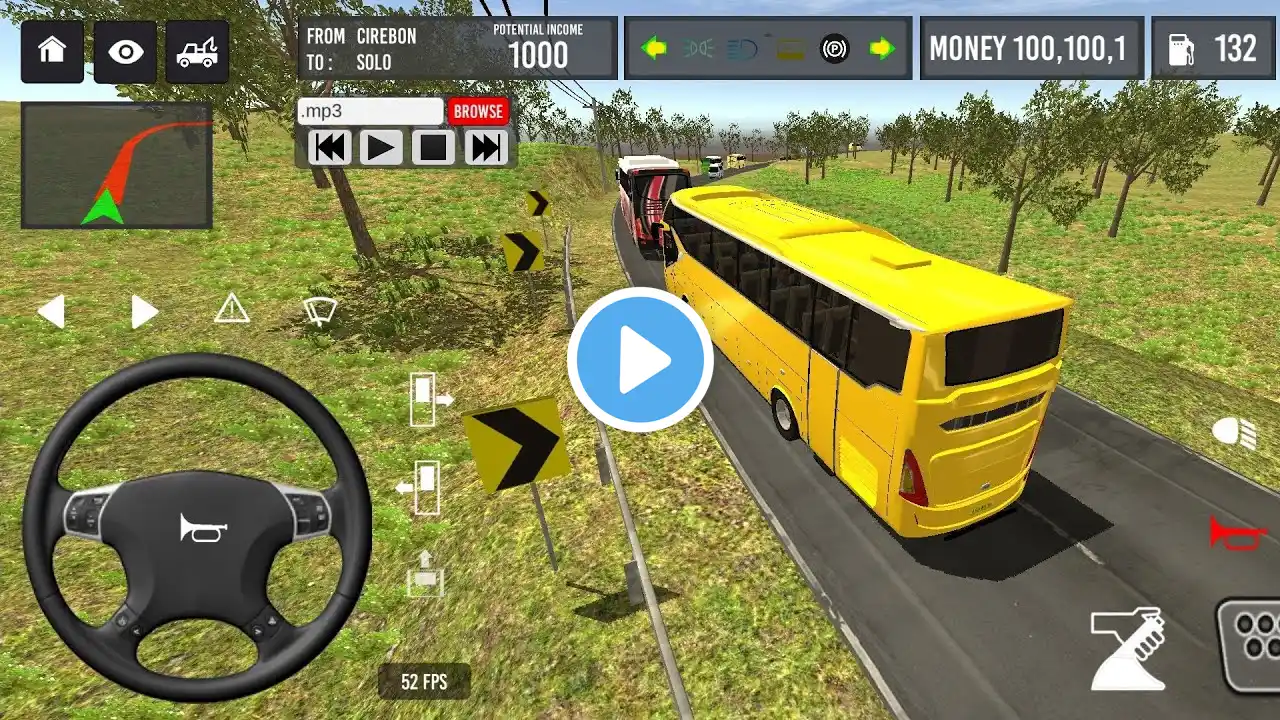Viewport: 1280px width, 720px height.
Task: Toggle the windshield wipers
Action: pyautogui.click(x=320, y=311)
